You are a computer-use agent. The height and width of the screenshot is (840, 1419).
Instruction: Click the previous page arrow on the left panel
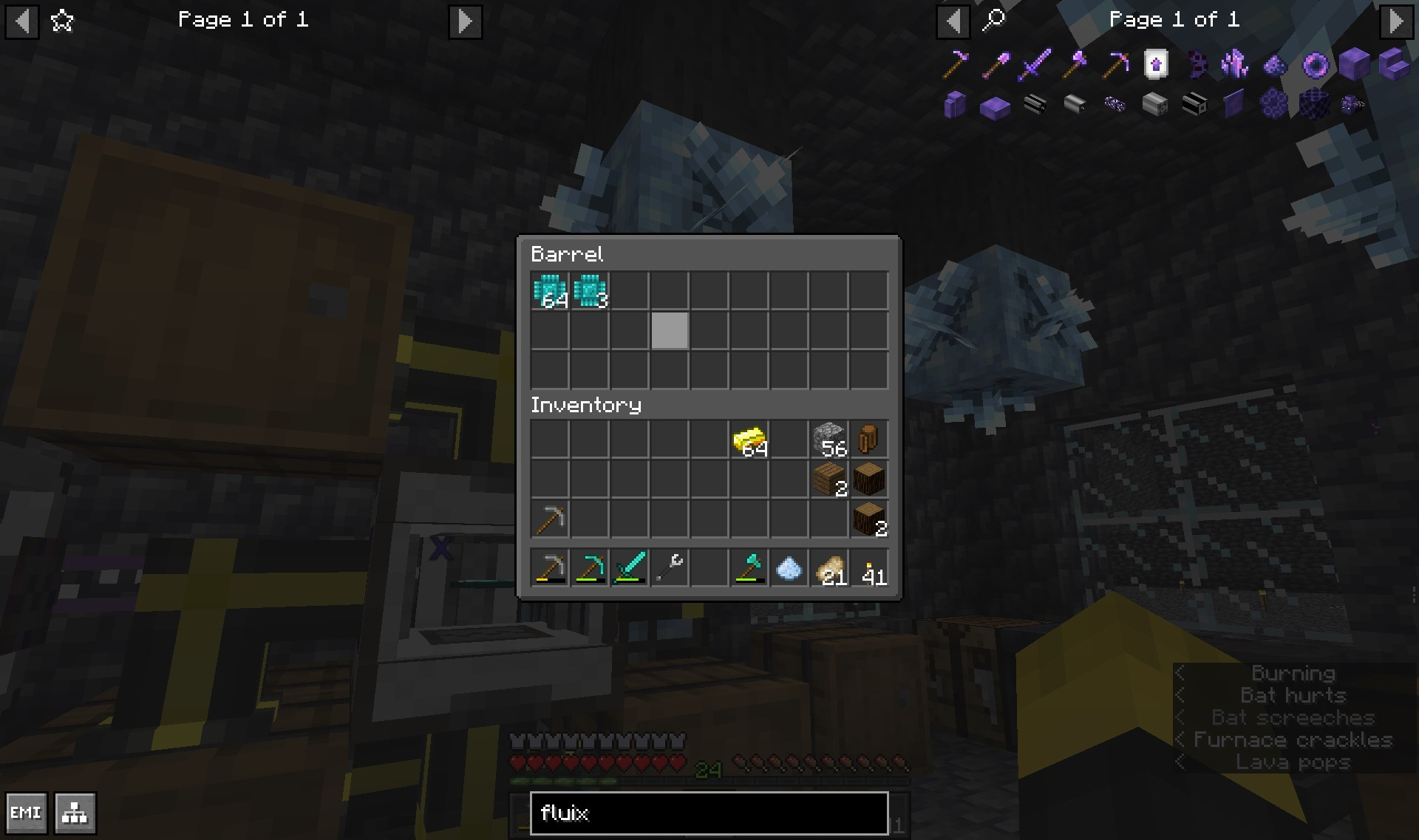[21, 22]
